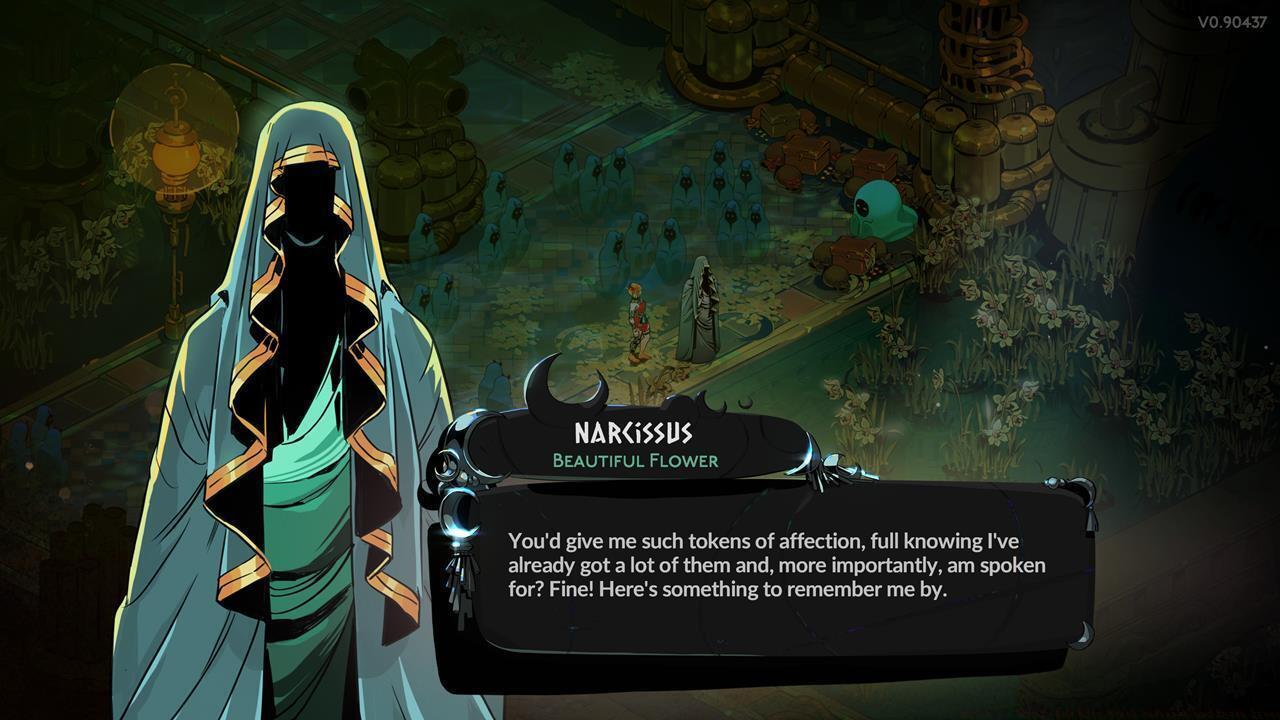The image size is (1280, 720).
Task: Click the dialogue text to advance the conversation
Action: pos(770,565)
